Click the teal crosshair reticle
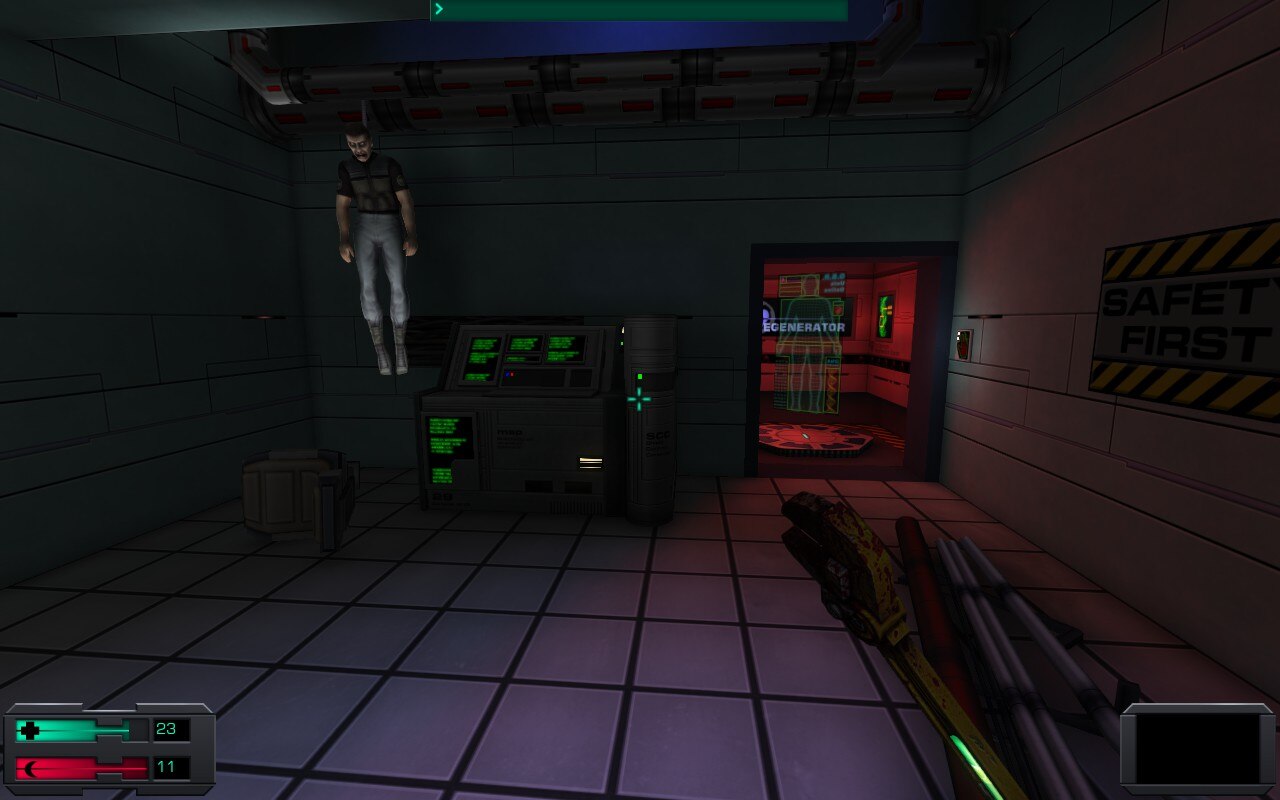The height and width of the screenshot is (800, 1280). pos(638,398)
